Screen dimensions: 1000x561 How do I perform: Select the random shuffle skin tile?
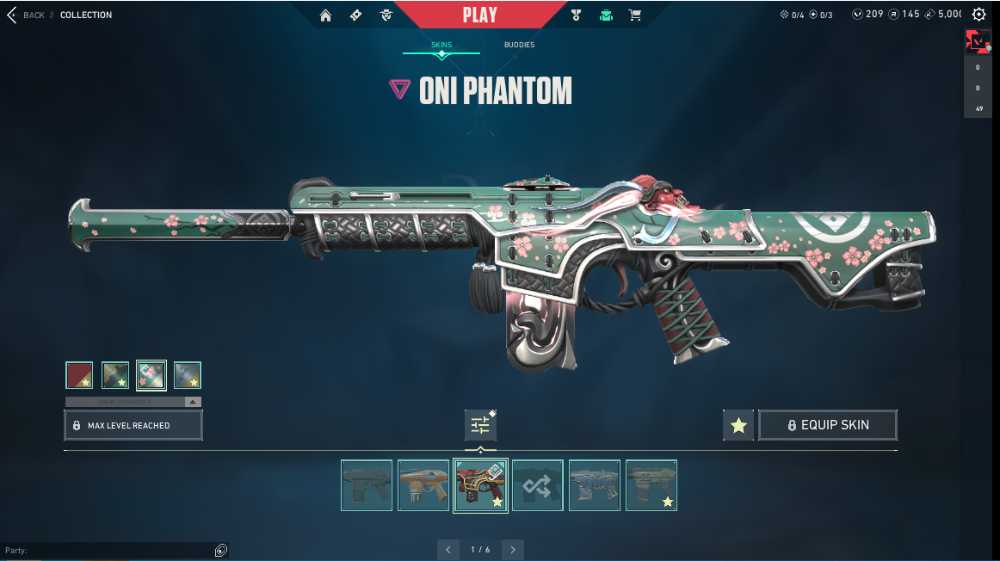coord(537,485)
